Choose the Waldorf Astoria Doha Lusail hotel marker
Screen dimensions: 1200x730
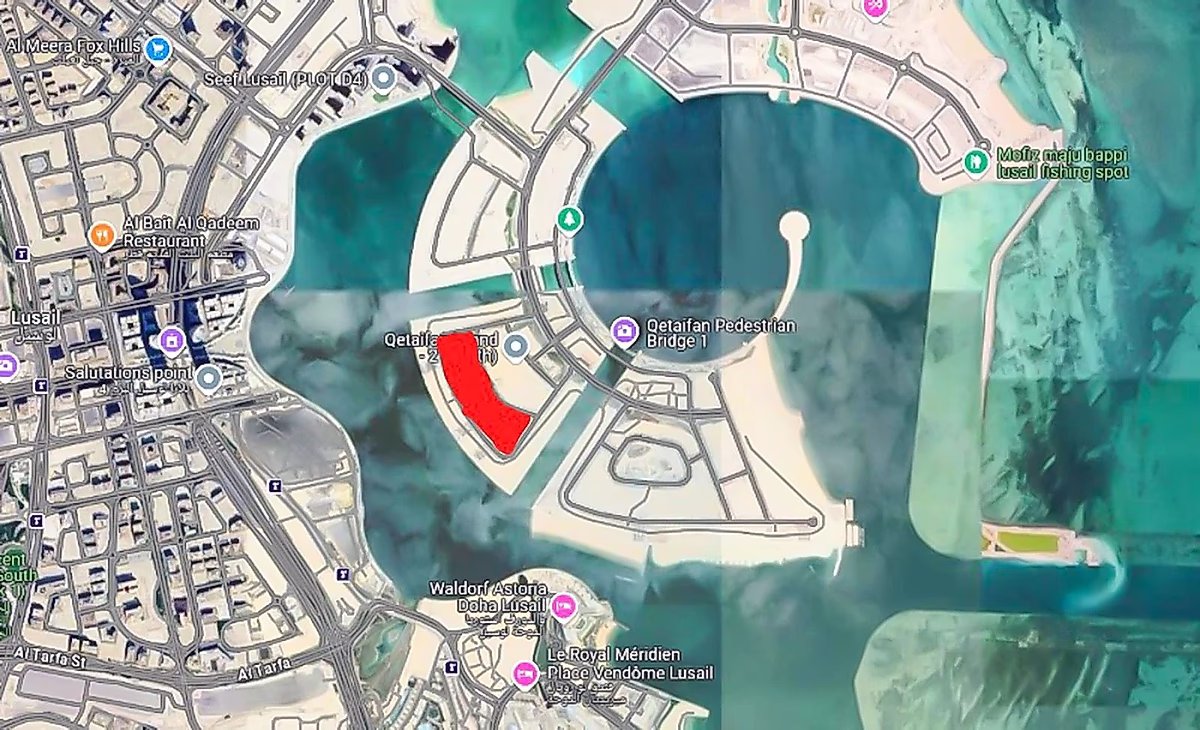coord(564,605)
